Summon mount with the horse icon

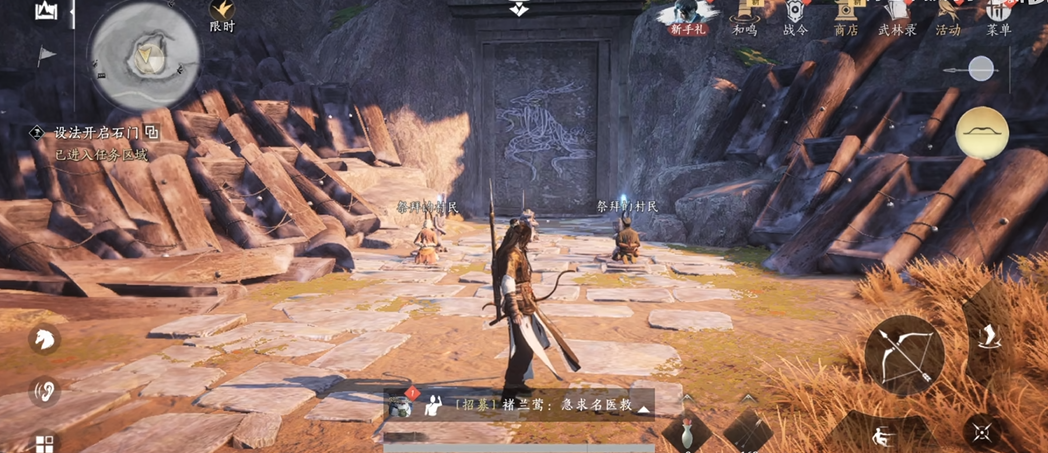click(x=44, y=338)
